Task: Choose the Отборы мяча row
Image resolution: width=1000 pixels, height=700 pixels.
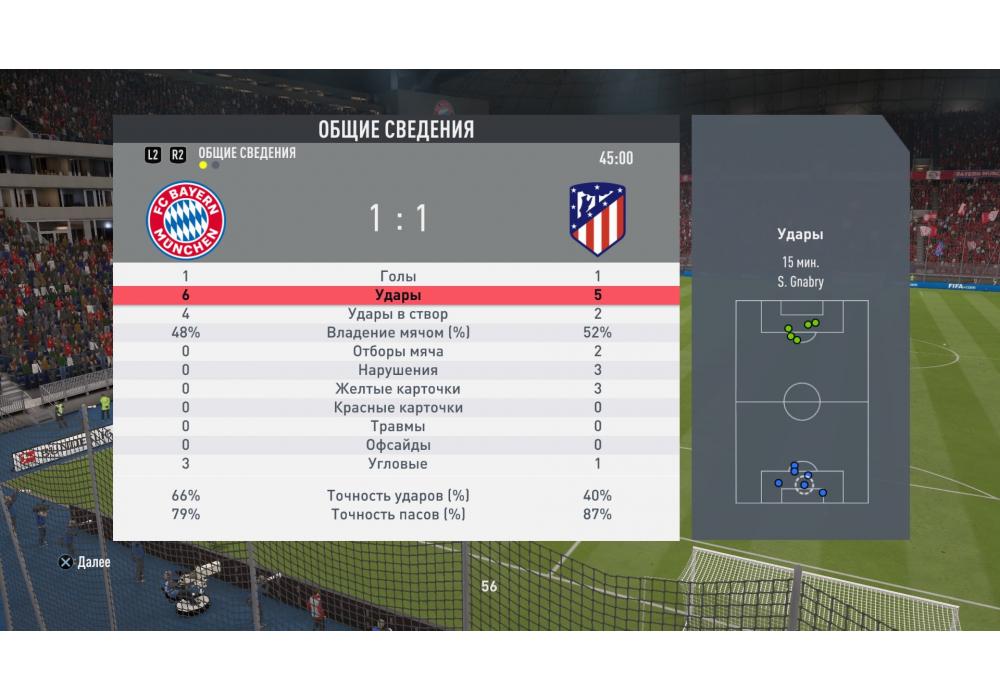Action: point(398,352)
